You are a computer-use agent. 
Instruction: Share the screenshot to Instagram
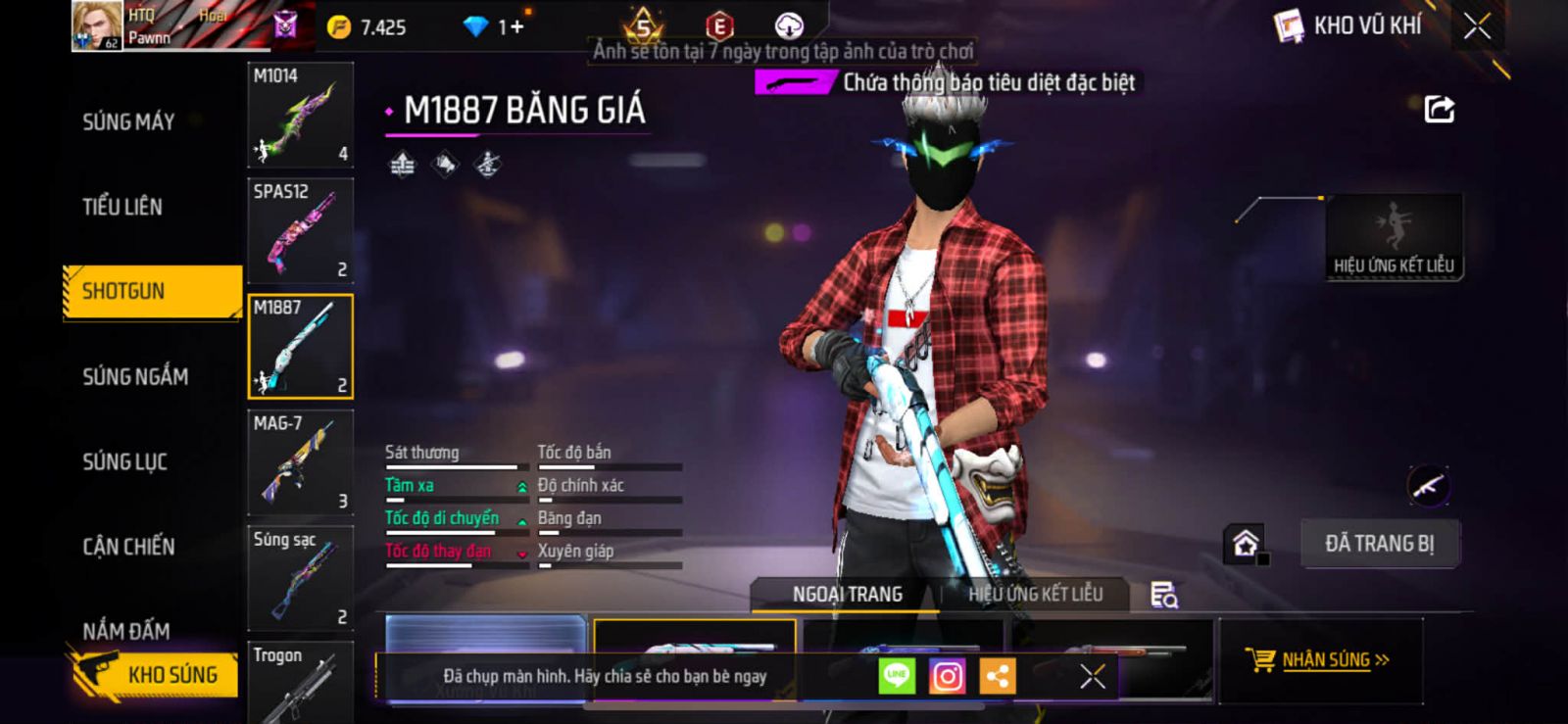click(947, 676)
